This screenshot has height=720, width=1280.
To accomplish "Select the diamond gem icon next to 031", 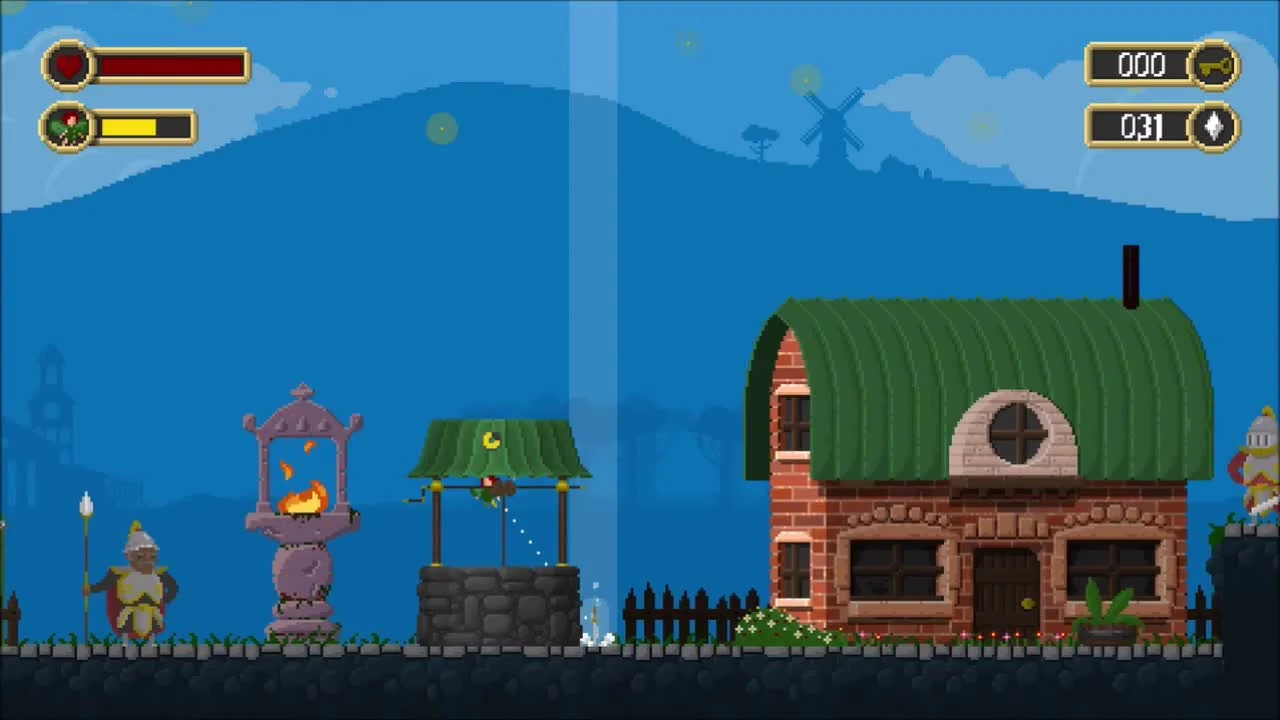I will tap(1213, 127).
